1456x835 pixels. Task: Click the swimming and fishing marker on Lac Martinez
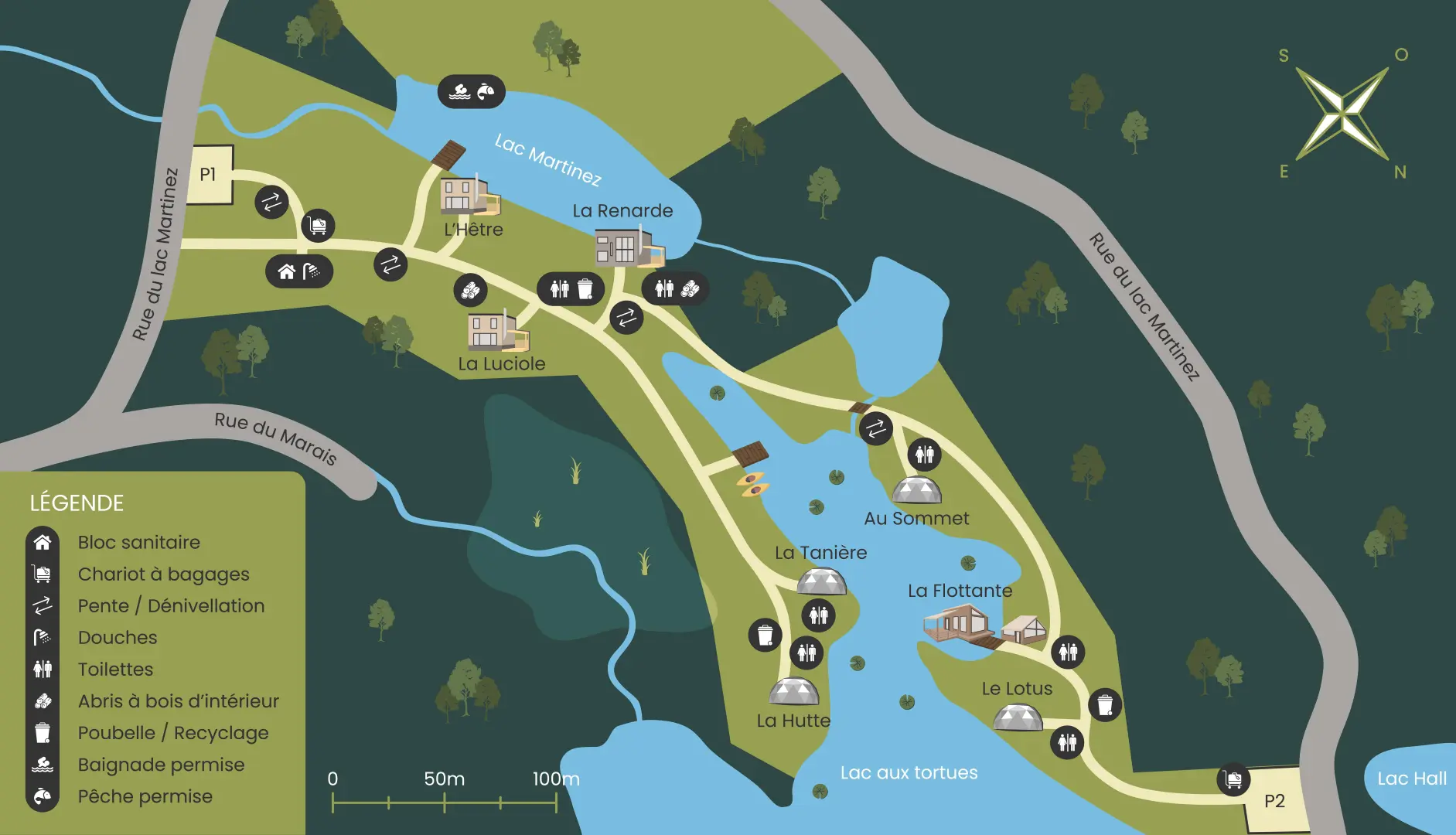coord(472,92)
